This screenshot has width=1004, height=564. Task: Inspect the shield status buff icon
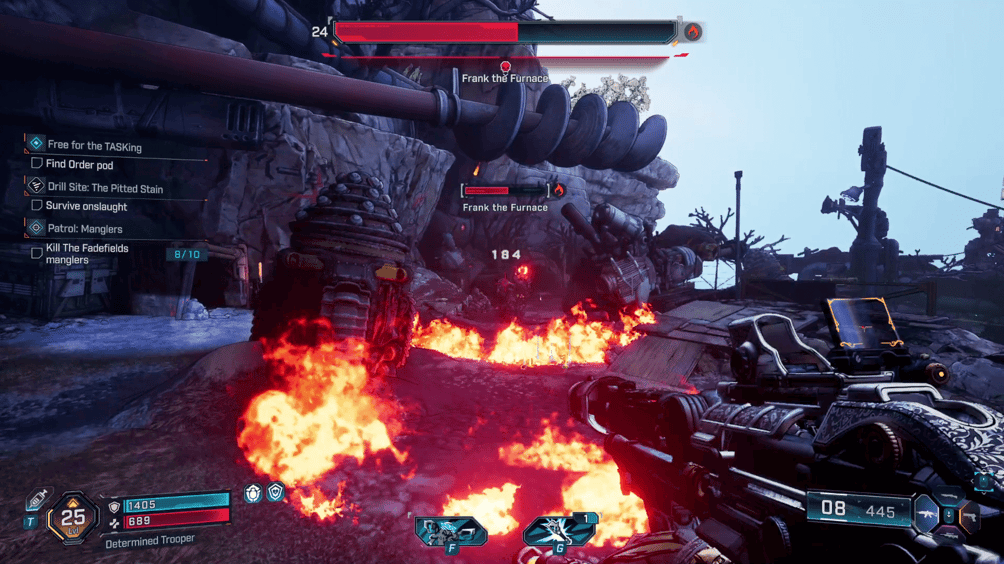coord(276,492)
